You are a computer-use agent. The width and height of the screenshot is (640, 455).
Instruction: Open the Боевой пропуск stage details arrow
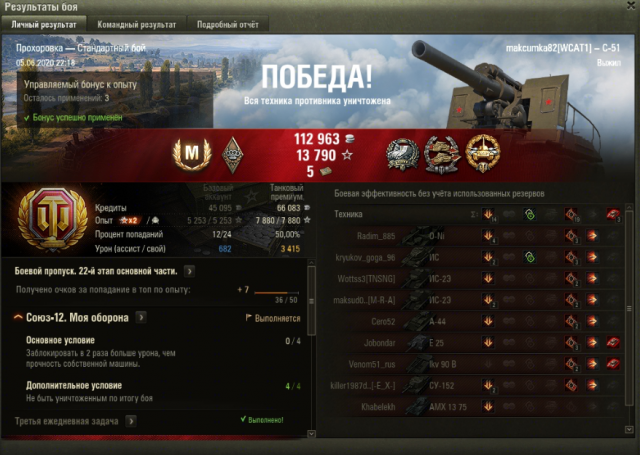tap(190, 271)
